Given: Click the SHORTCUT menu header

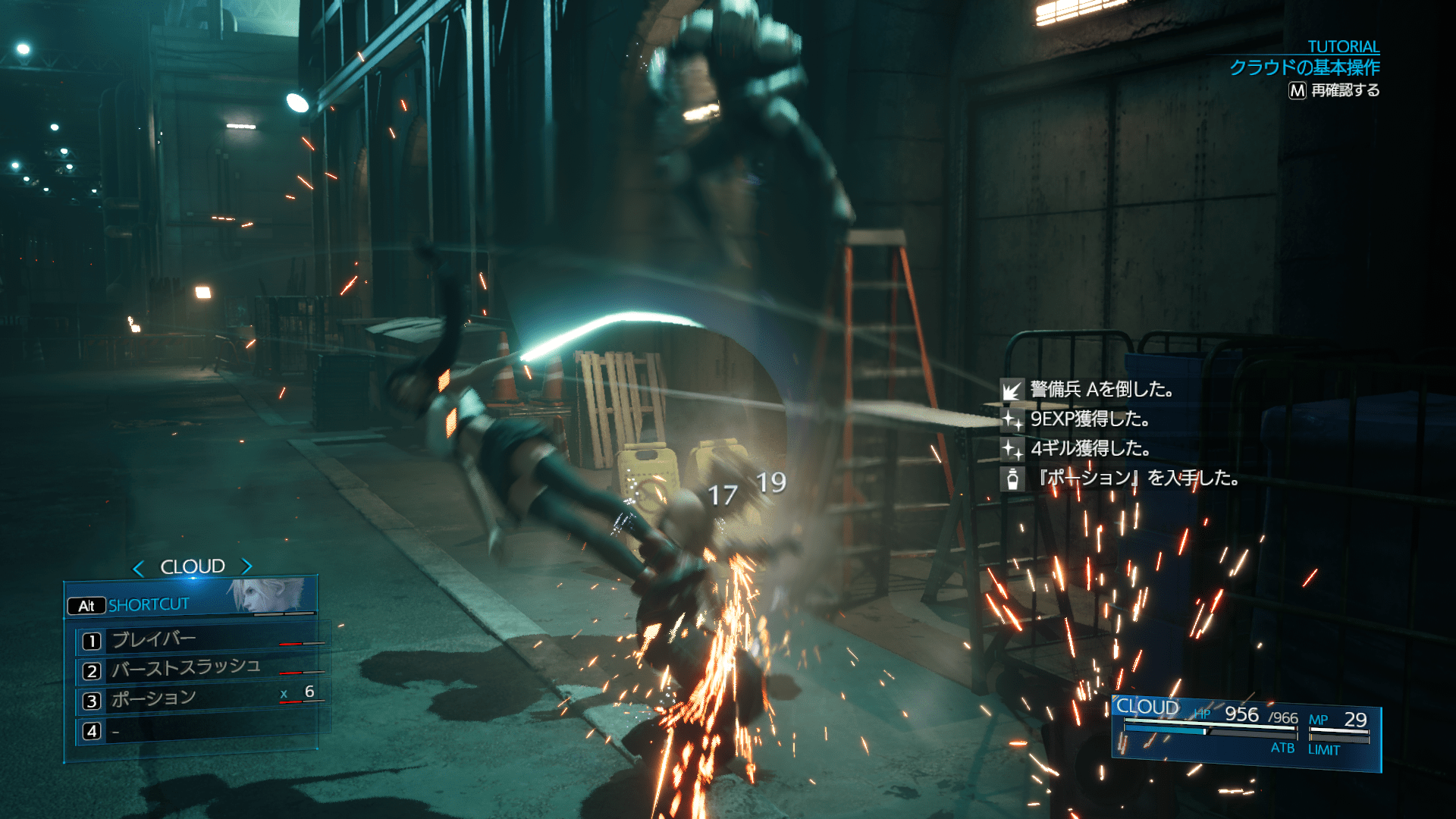Looking at the screenshot, I should coord(148,605).
